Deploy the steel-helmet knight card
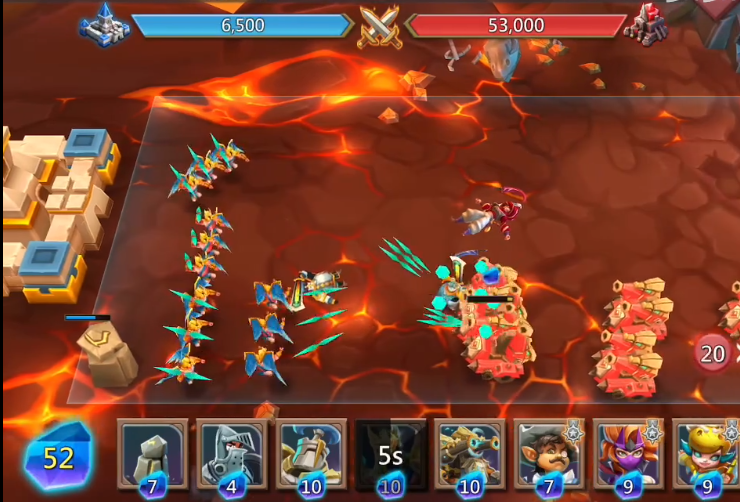Image resolution: width=740 pixels, height=502 pixels. pyautogui.click(x=232, y=453)
